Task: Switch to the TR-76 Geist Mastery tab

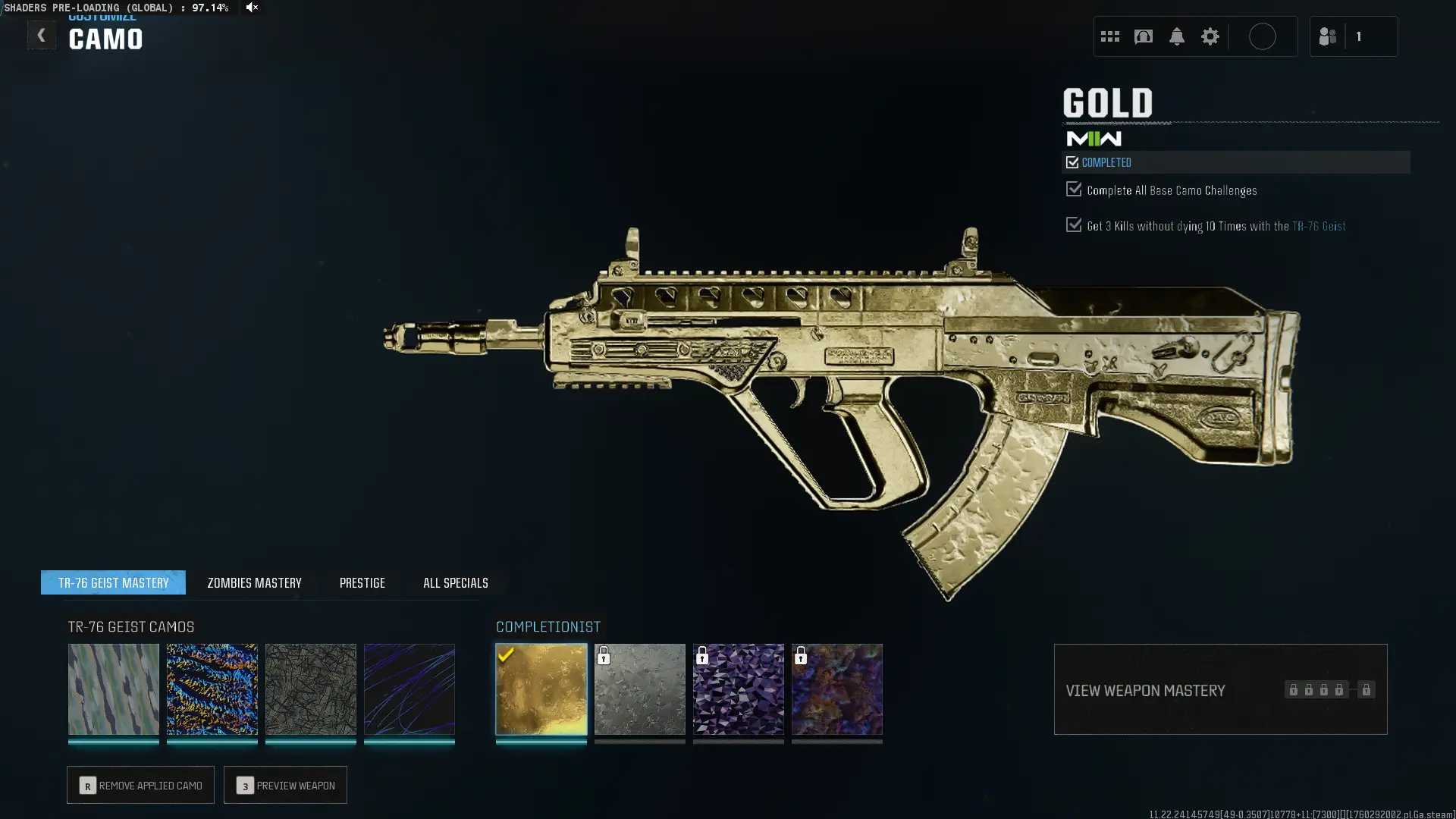Action: pos(113,582)
